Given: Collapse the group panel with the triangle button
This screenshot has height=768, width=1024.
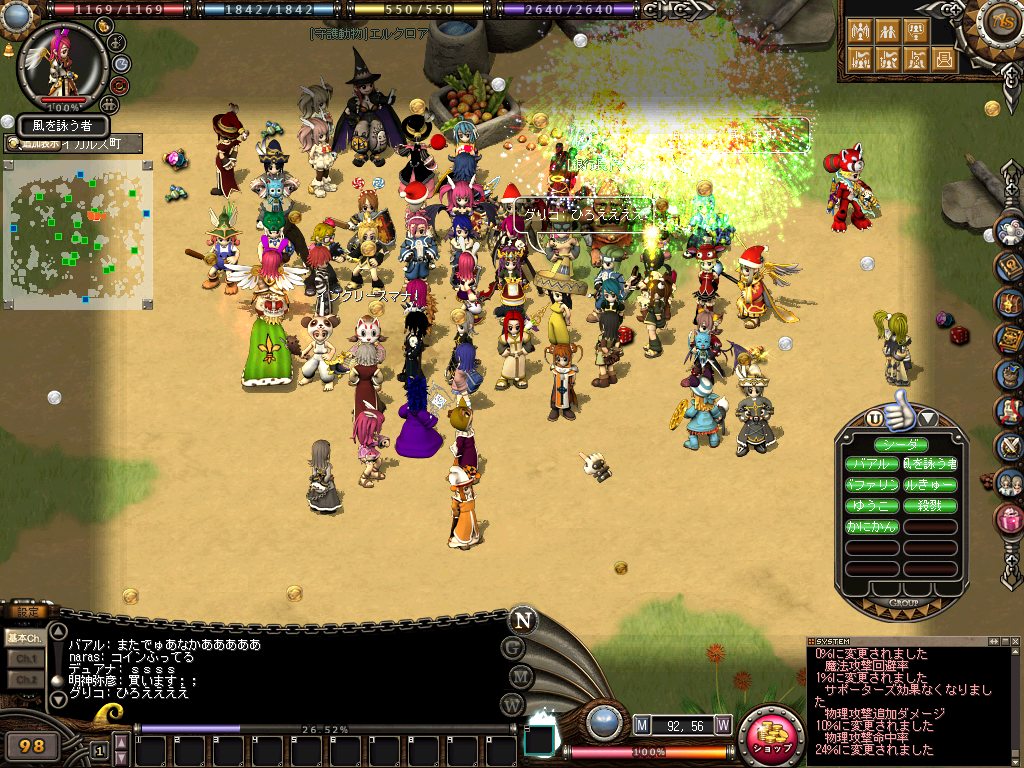Looking at the screenshot, I should click(928, 417).
